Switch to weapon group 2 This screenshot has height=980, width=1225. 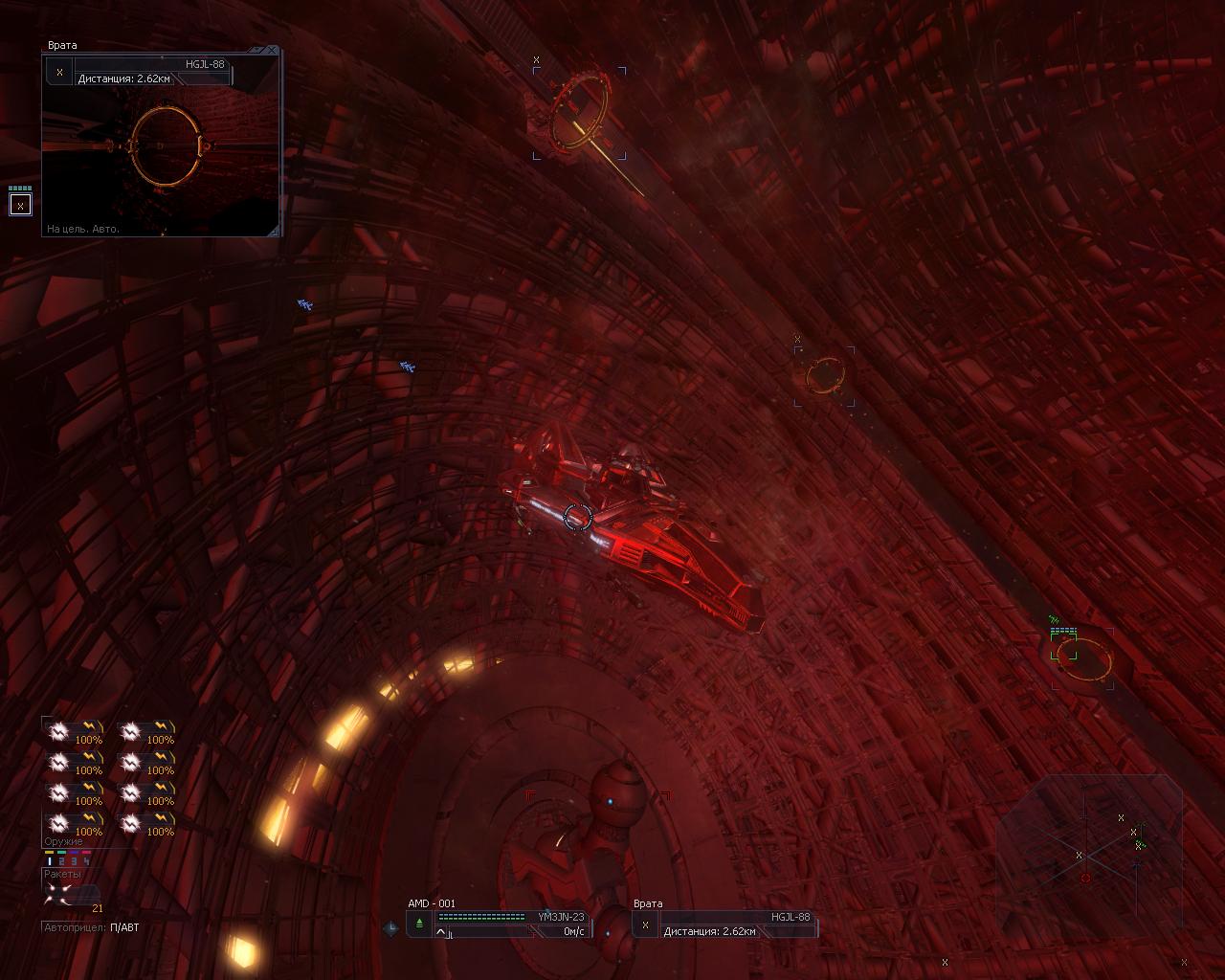coord(62,860)
